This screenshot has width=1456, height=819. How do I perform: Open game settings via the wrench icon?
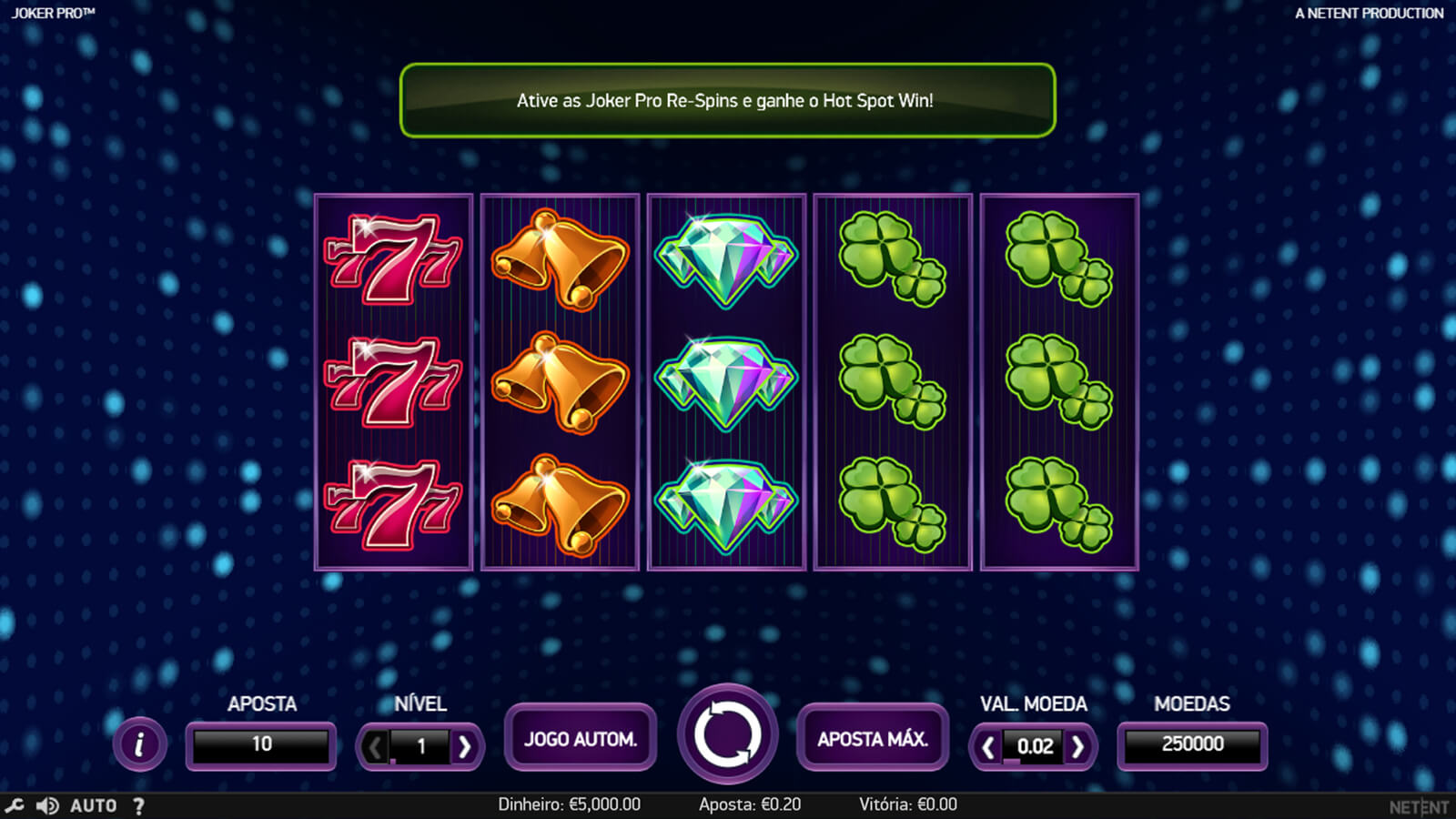15,805
